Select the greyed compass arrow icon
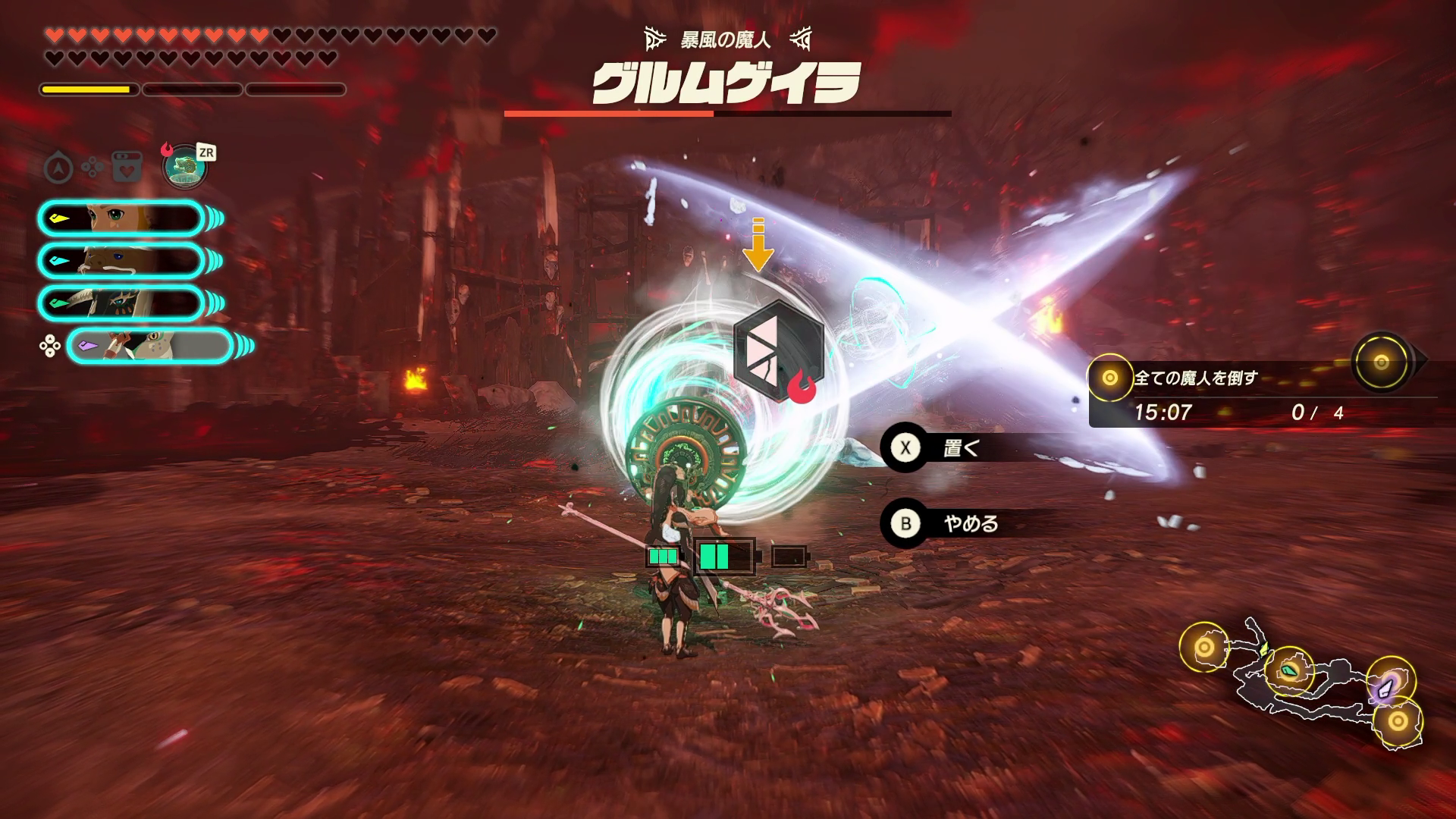Viewport: 1456px width, 819px height. coord(58,167)
